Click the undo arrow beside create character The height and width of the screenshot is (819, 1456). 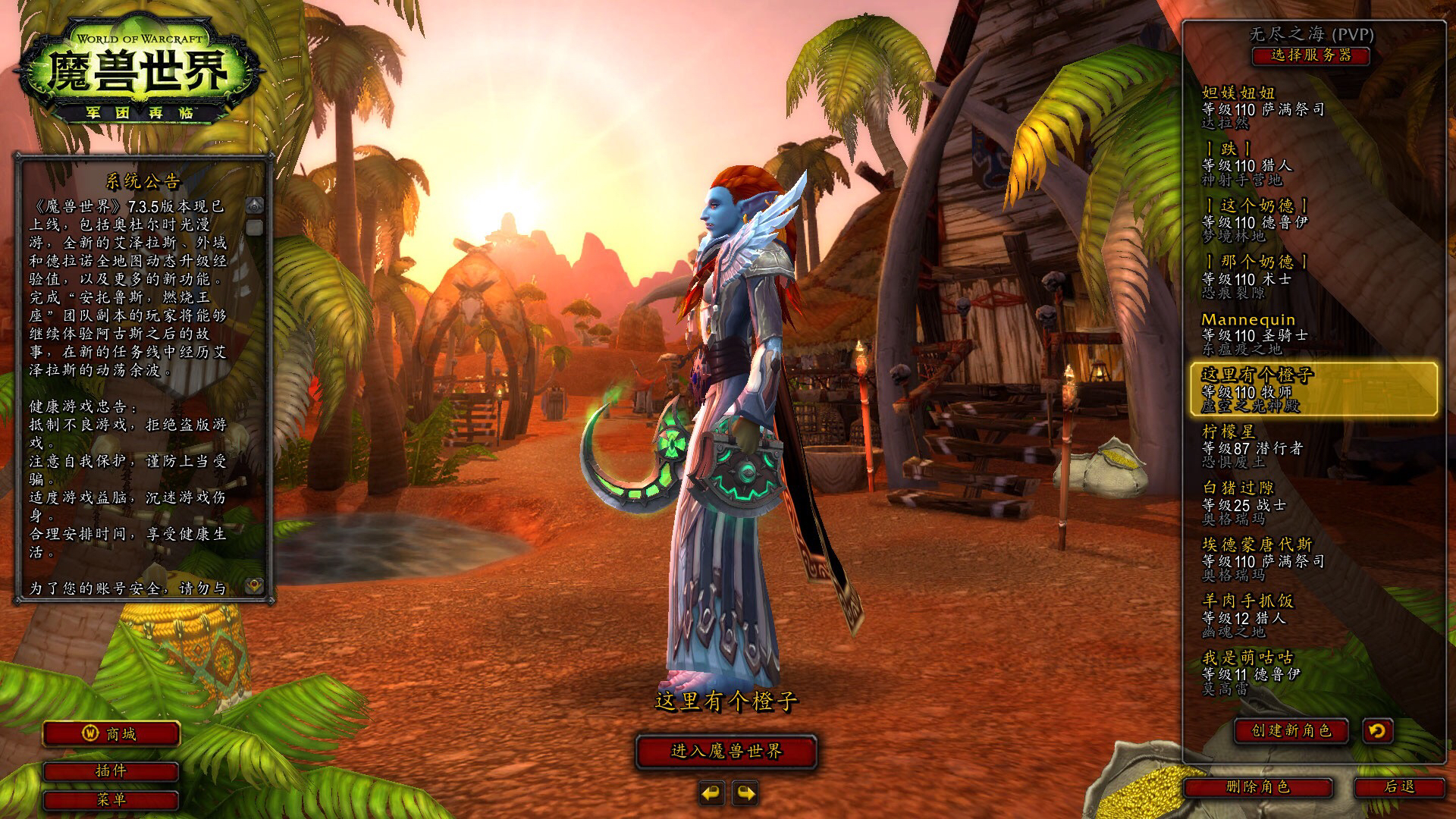coord(1377,730)
